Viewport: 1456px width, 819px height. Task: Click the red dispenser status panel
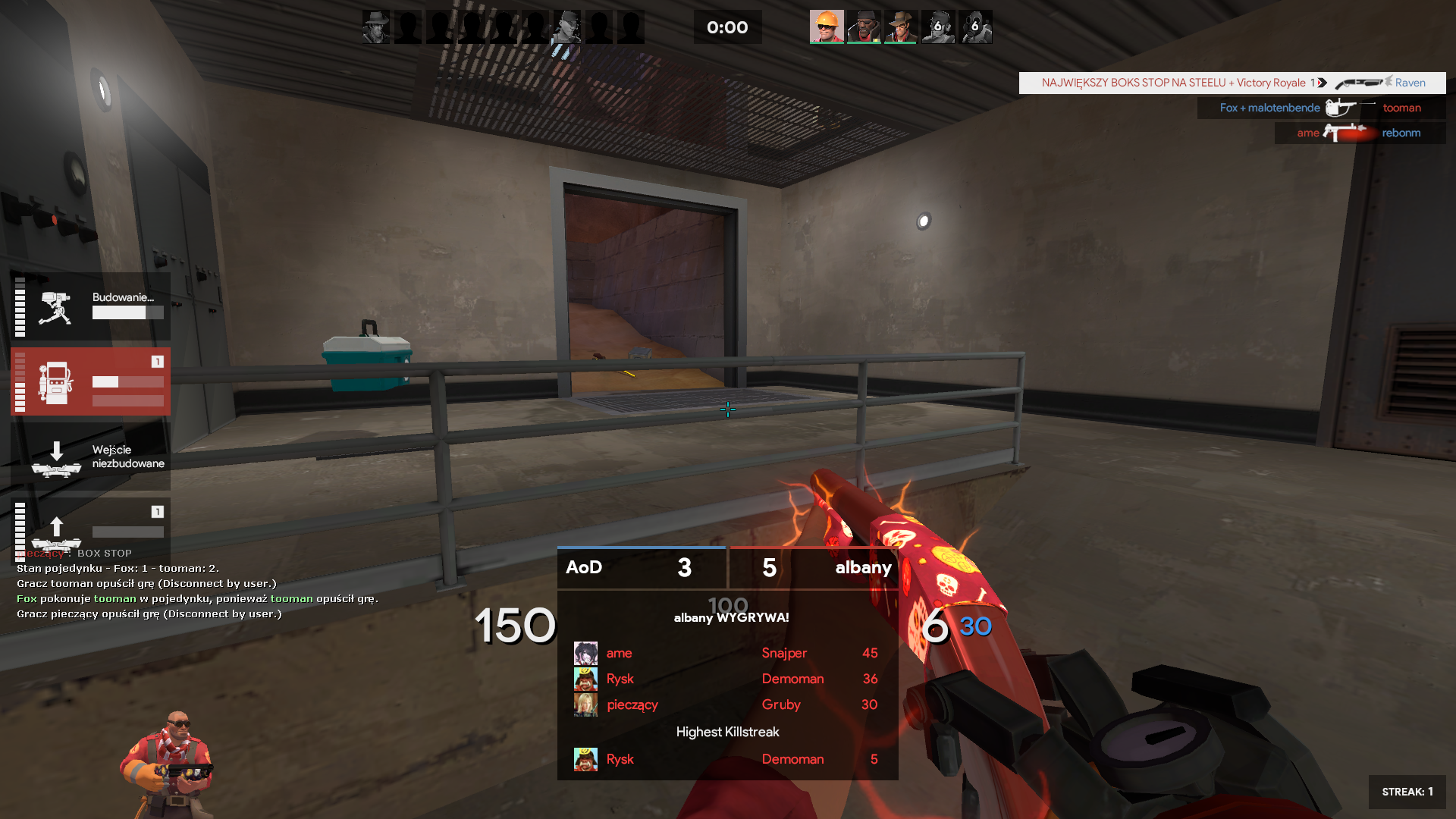pyautogui.click(x=90, y=381)
